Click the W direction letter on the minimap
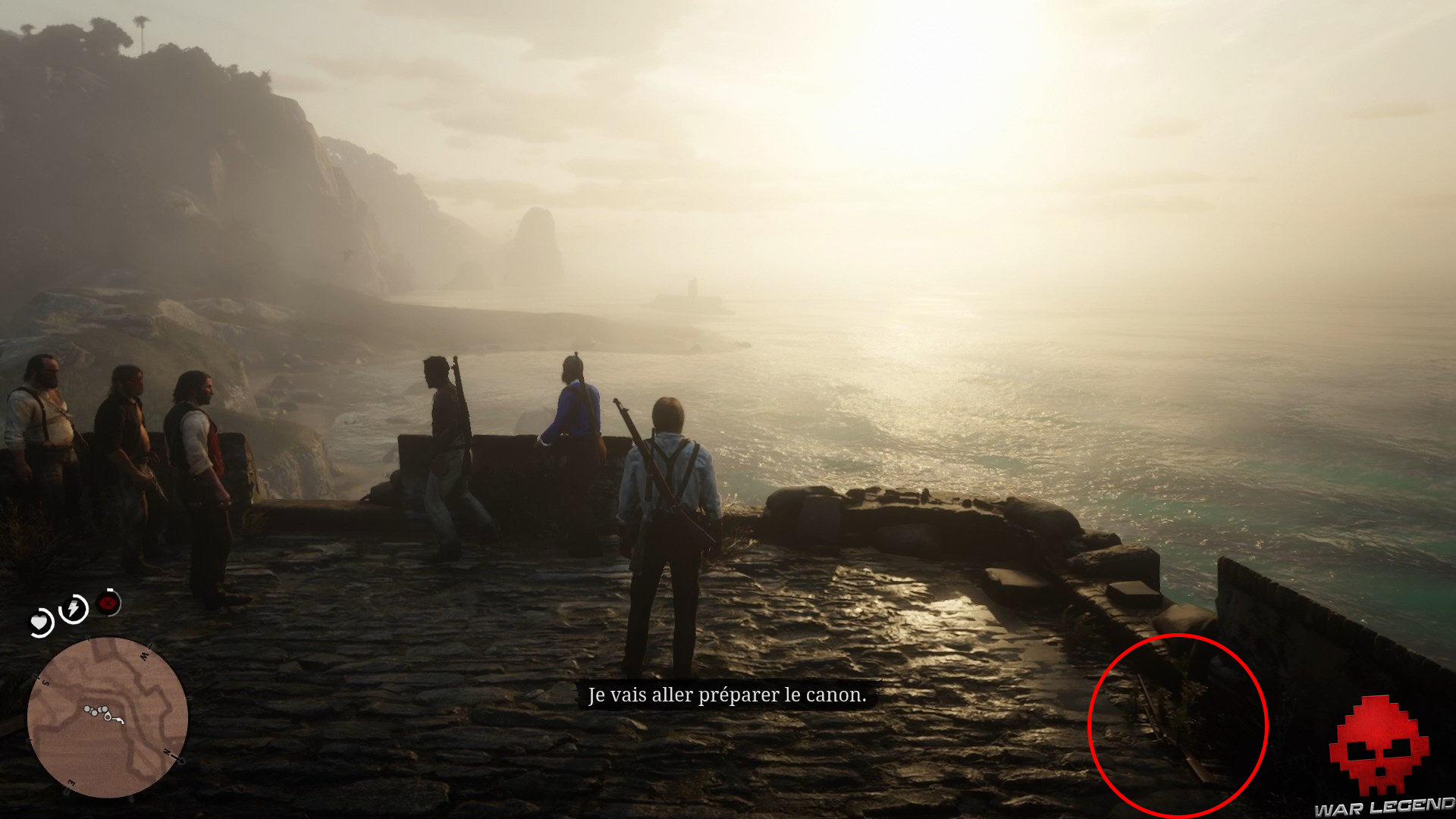This screenshot has width=1456, height=819. point(143,654)
